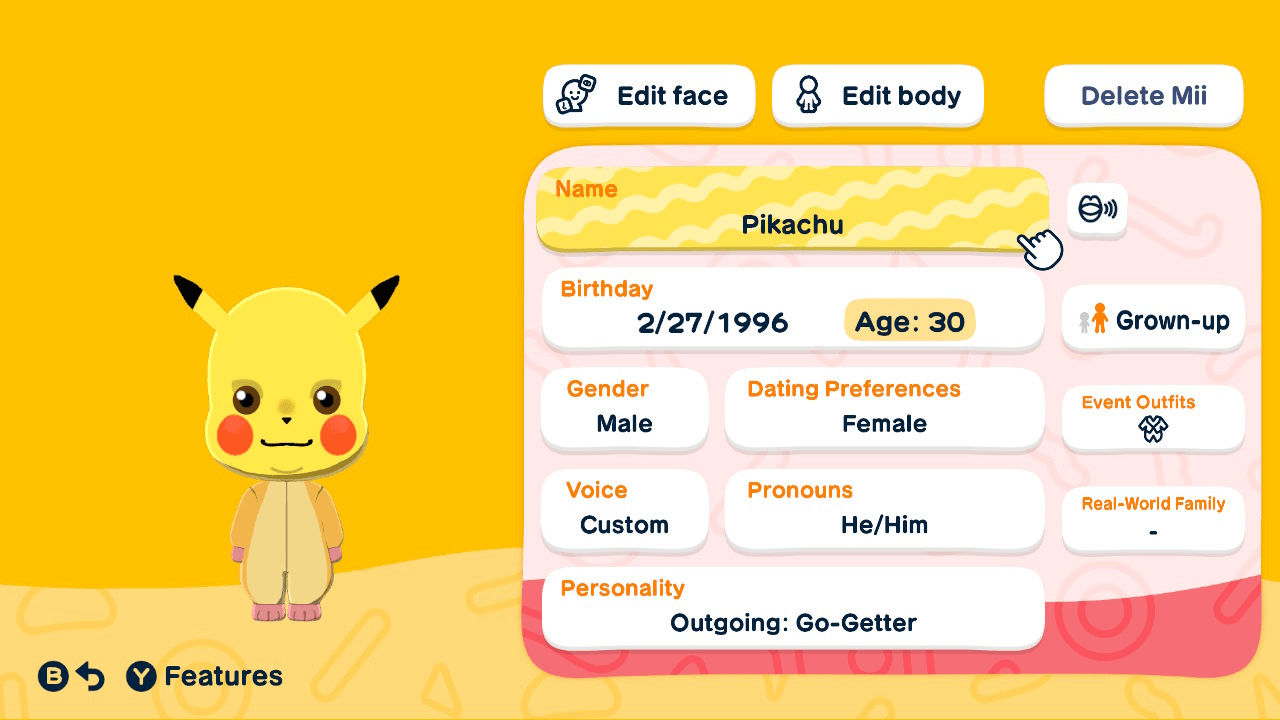Switch Dating Preferences from Female

(x=884, y=410)
